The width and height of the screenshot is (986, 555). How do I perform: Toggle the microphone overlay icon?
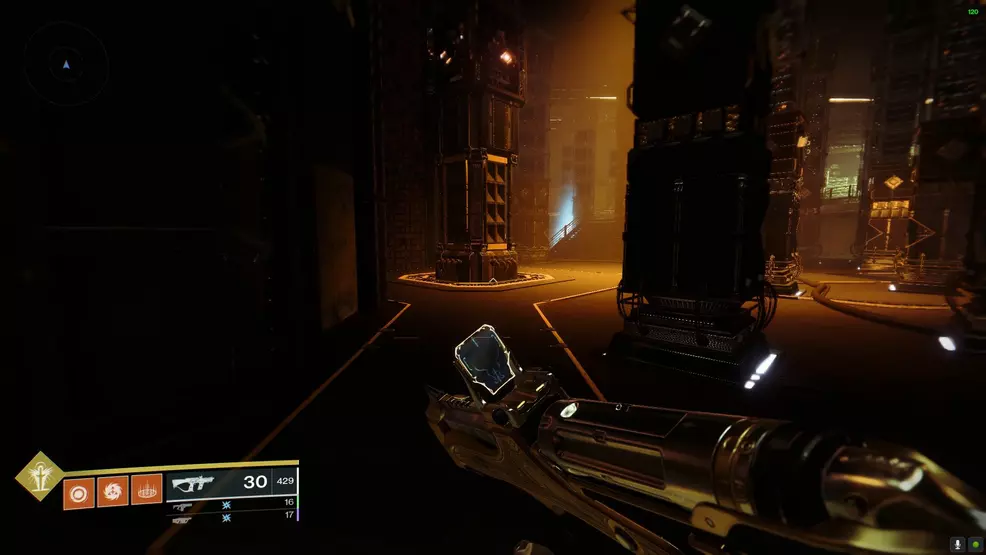point(958,544)
